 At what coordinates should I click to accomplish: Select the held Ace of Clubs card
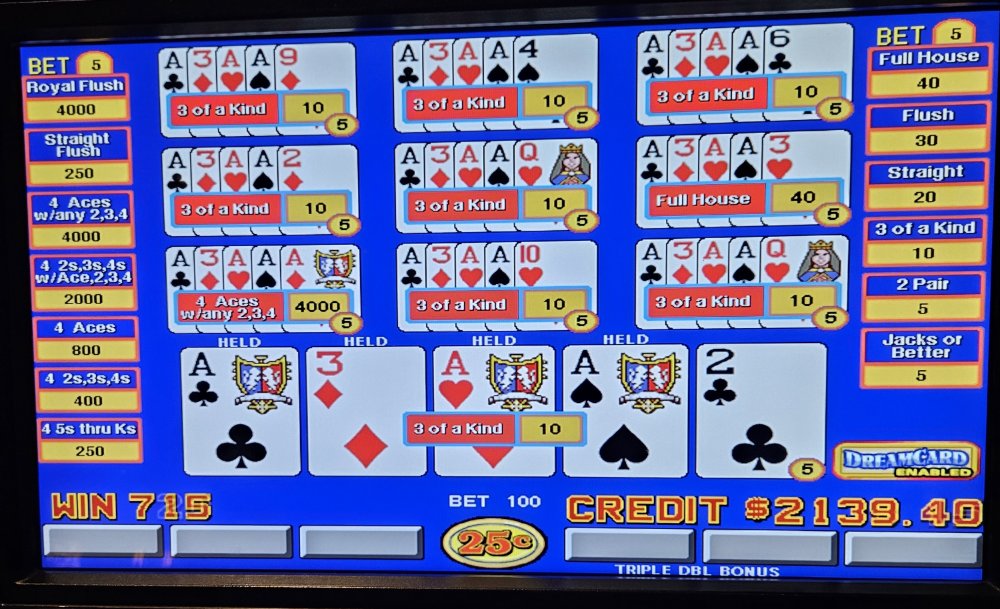tap(241, 411)
